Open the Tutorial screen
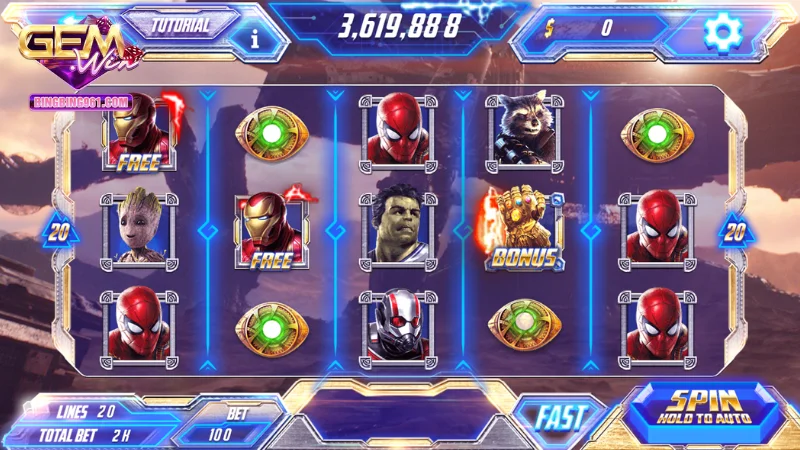The width and height of the screenshot is (800, 450). click(x=181, y=25)
